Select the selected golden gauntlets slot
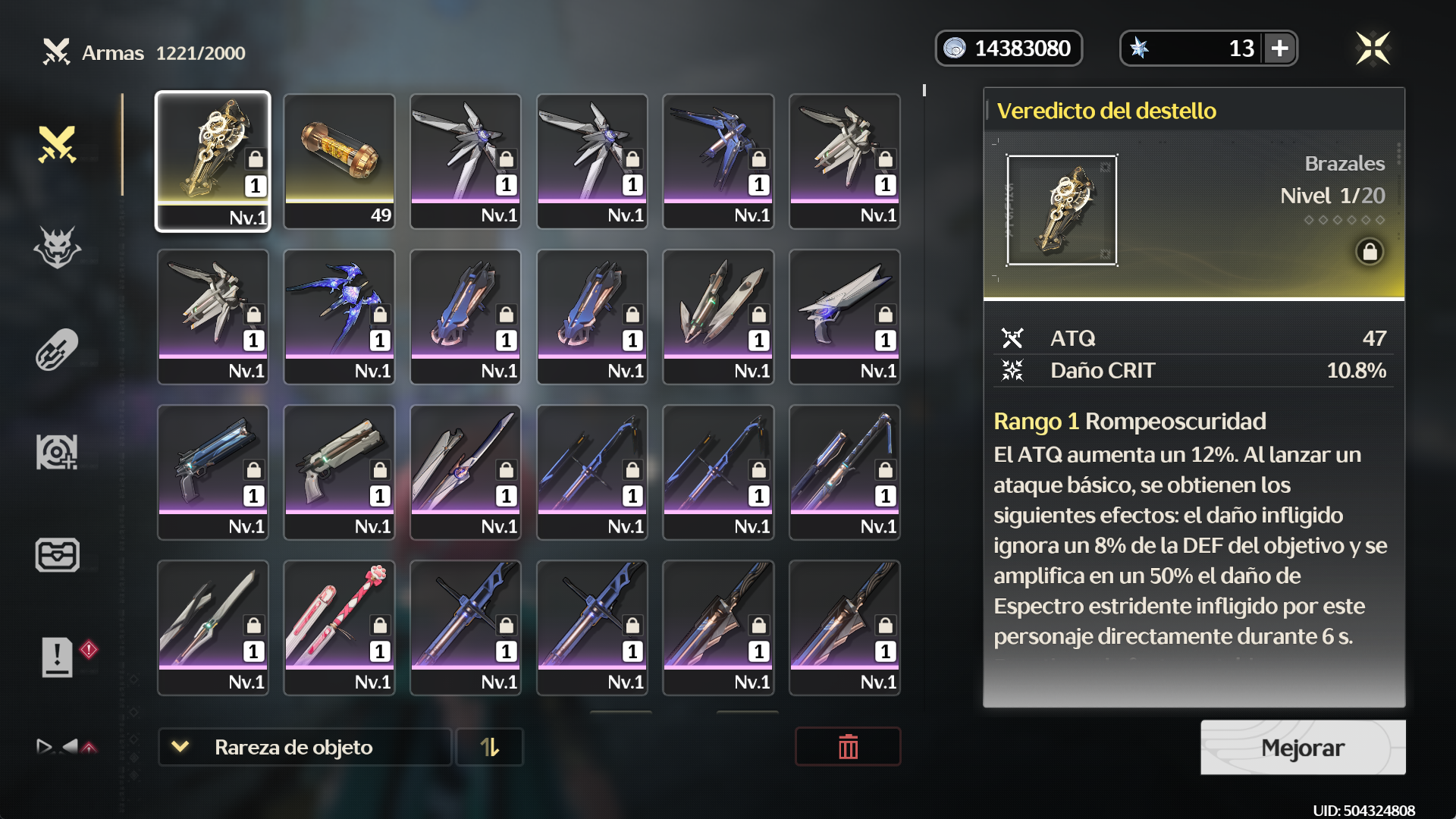1456x819 pixels. pos(213,161)
